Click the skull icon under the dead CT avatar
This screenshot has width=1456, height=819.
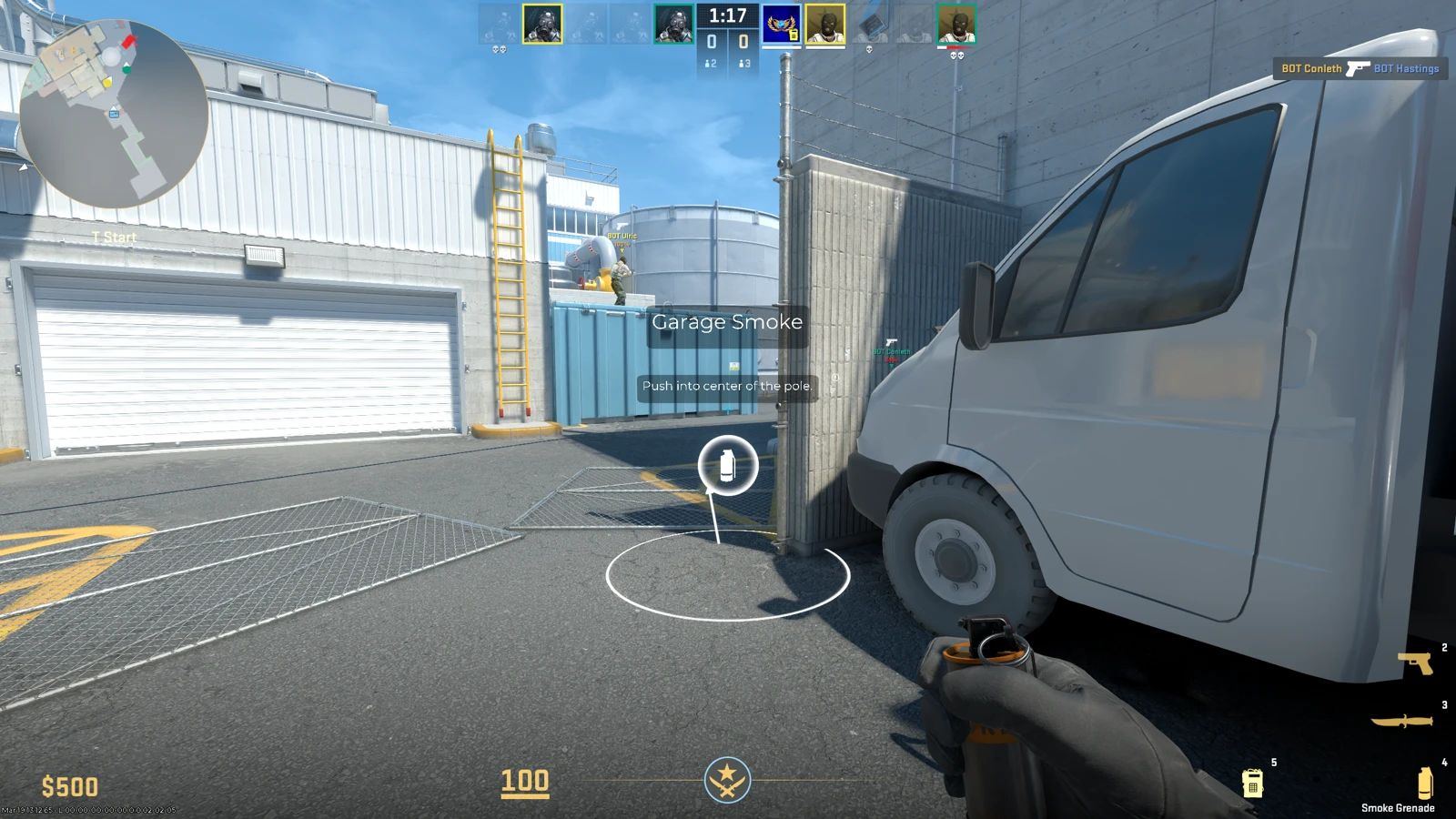pos(498,49)
